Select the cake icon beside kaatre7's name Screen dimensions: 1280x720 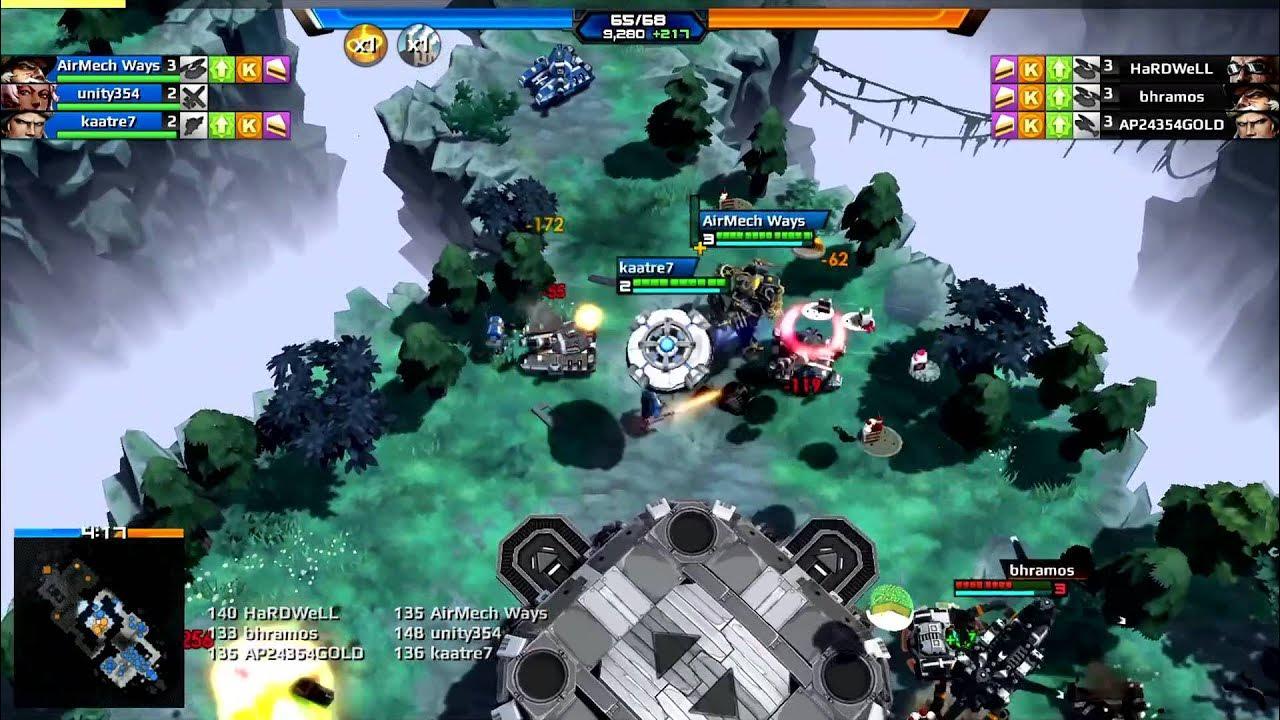278,125
